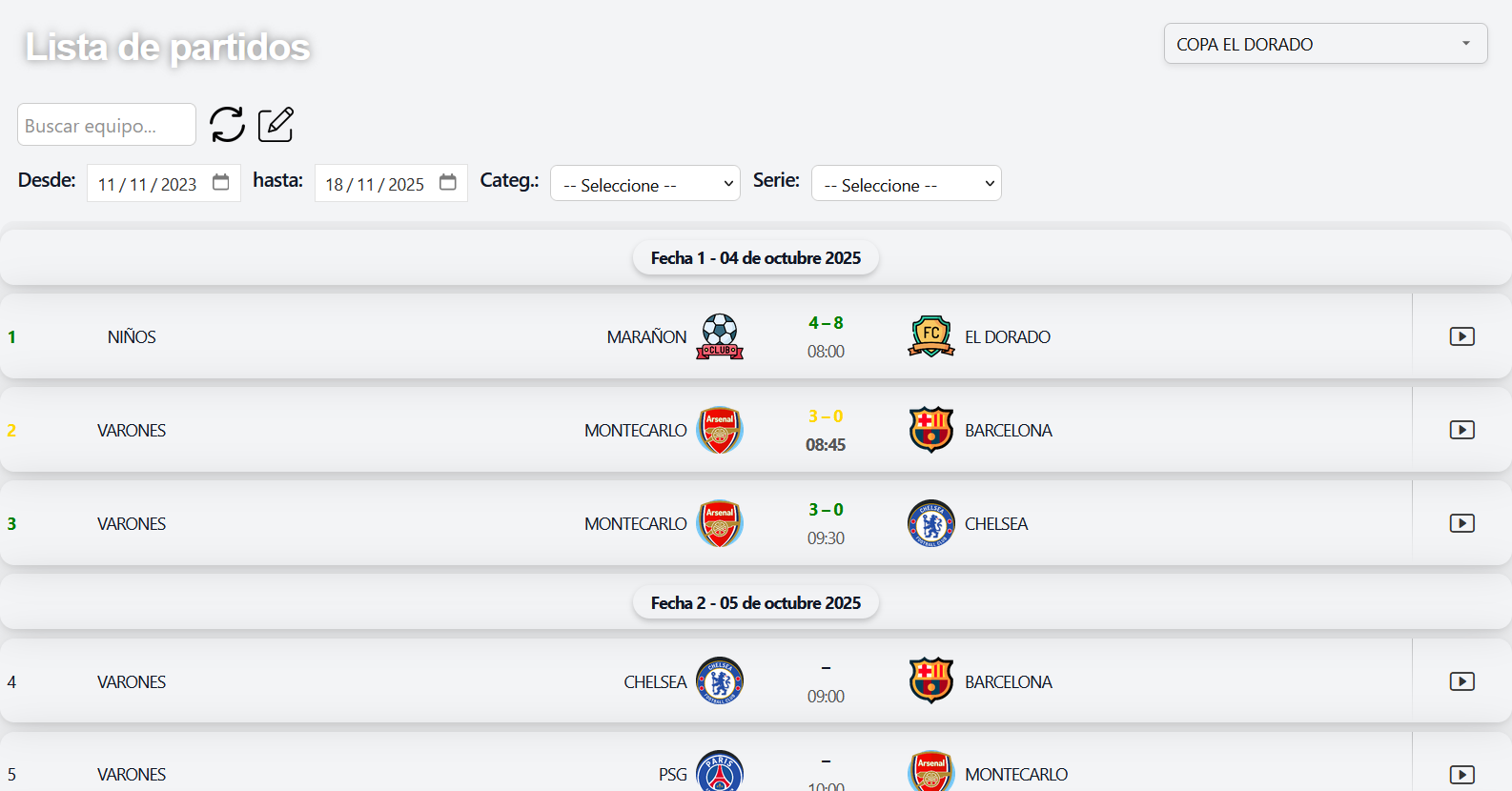Click the Fecha 1 date header

[x=755, y=256]
